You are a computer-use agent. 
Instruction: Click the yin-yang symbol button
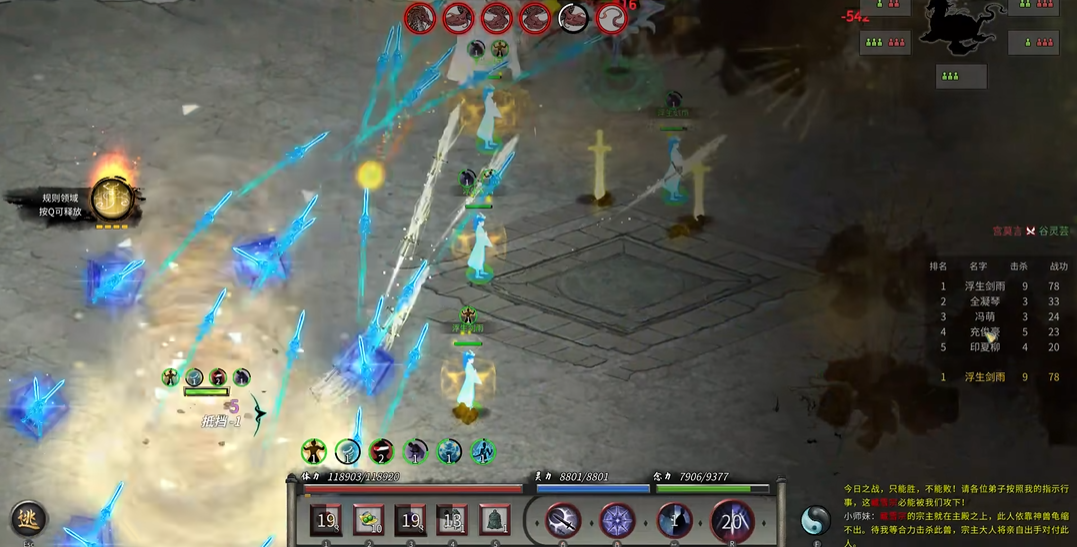(x=816, y=520)
